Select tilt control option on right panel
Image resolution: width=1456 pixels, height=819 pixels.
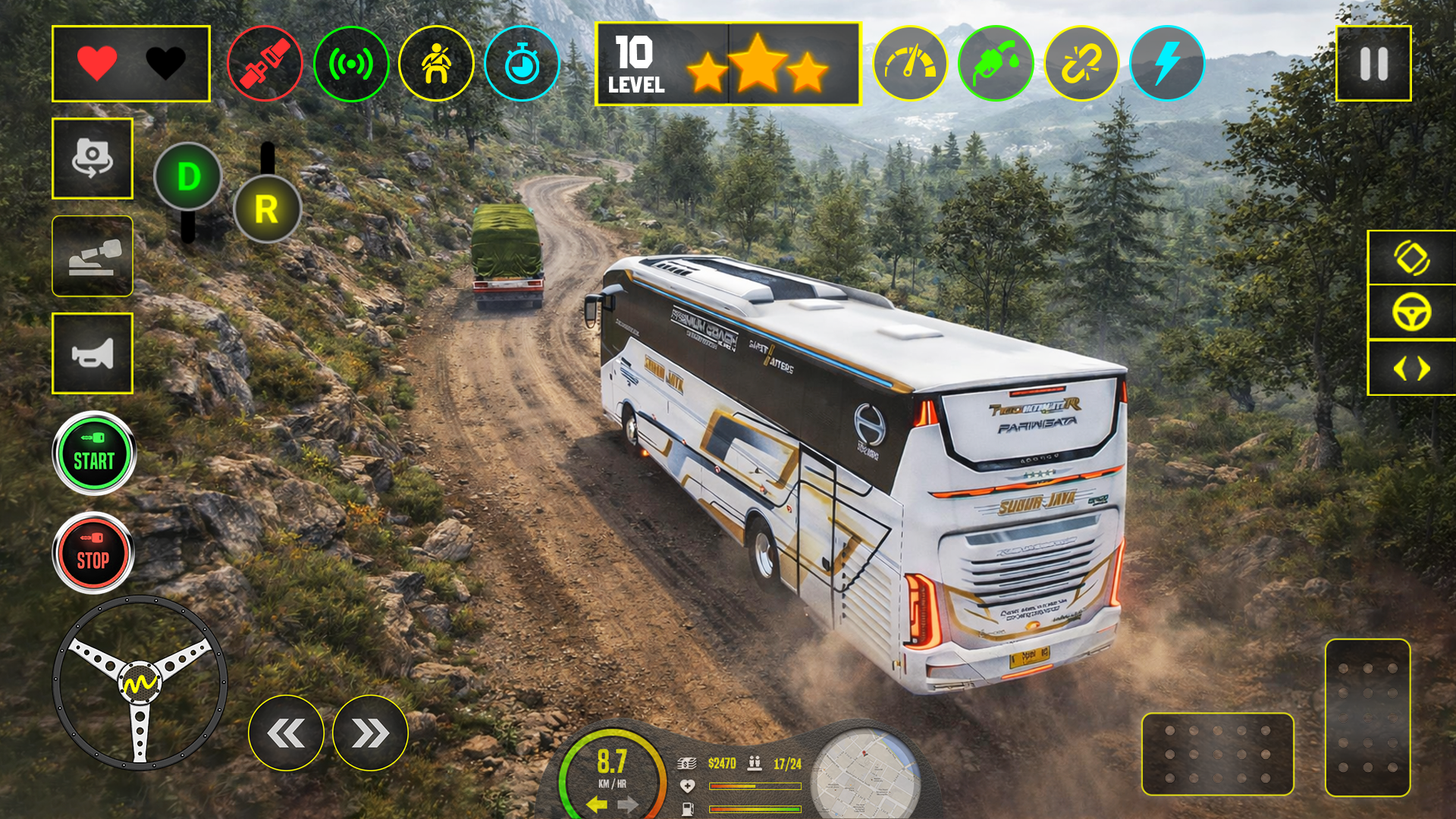1410,257
